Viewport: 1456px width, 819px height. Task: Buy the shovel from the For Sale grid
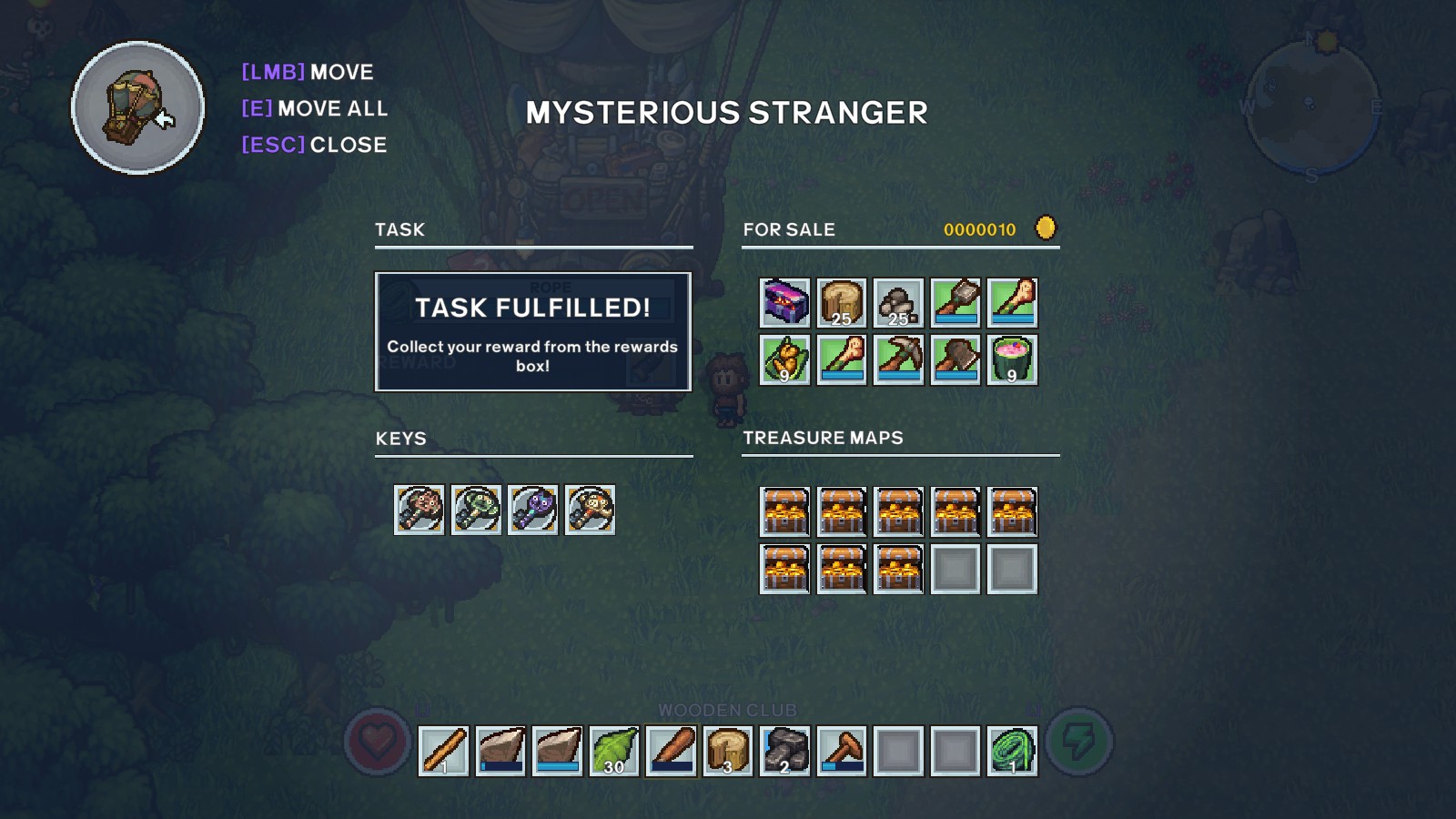(x=957, y=303)
